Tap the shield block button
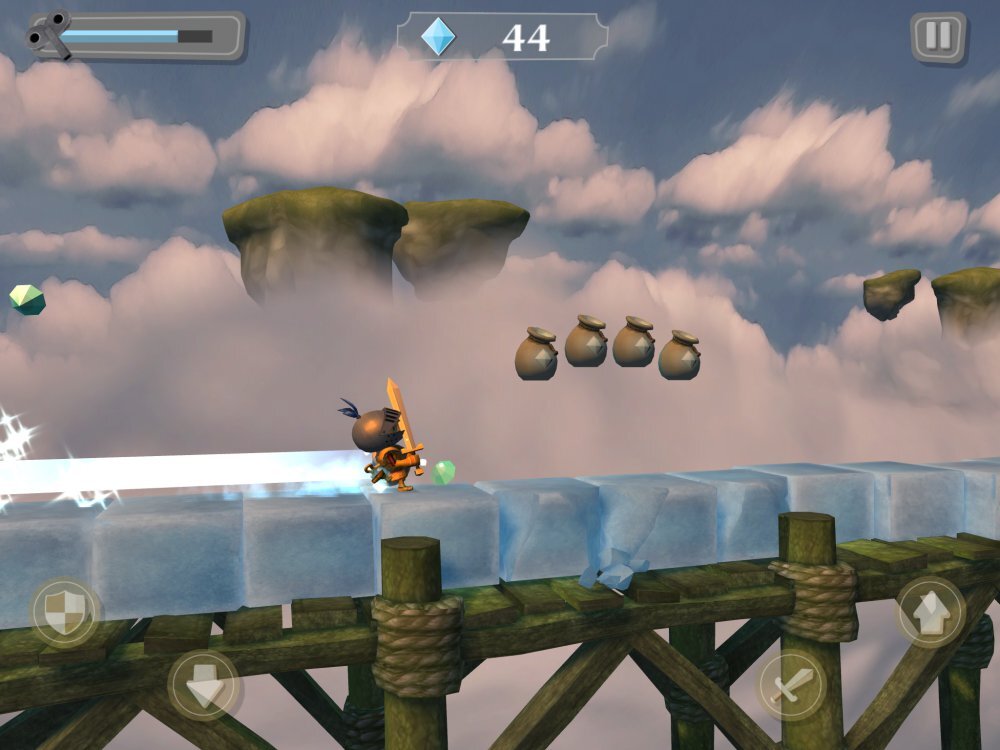The image size is (1000, 750). pyautogui.click(x=66, y=612)
